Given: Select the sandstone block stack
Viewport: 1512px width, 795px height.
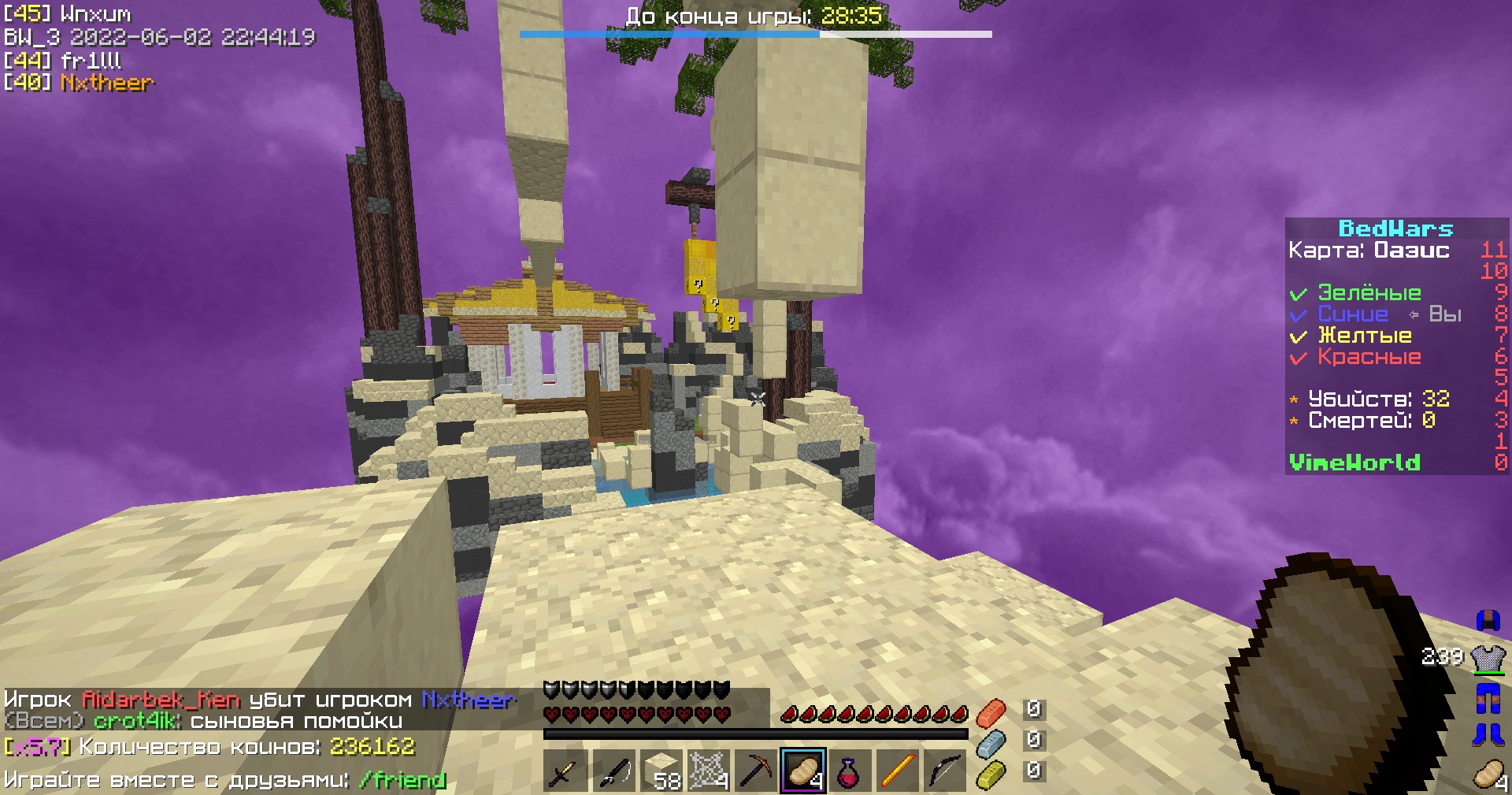Looking at the screenshot, I should pyautogui.click(x=661, y=771).
